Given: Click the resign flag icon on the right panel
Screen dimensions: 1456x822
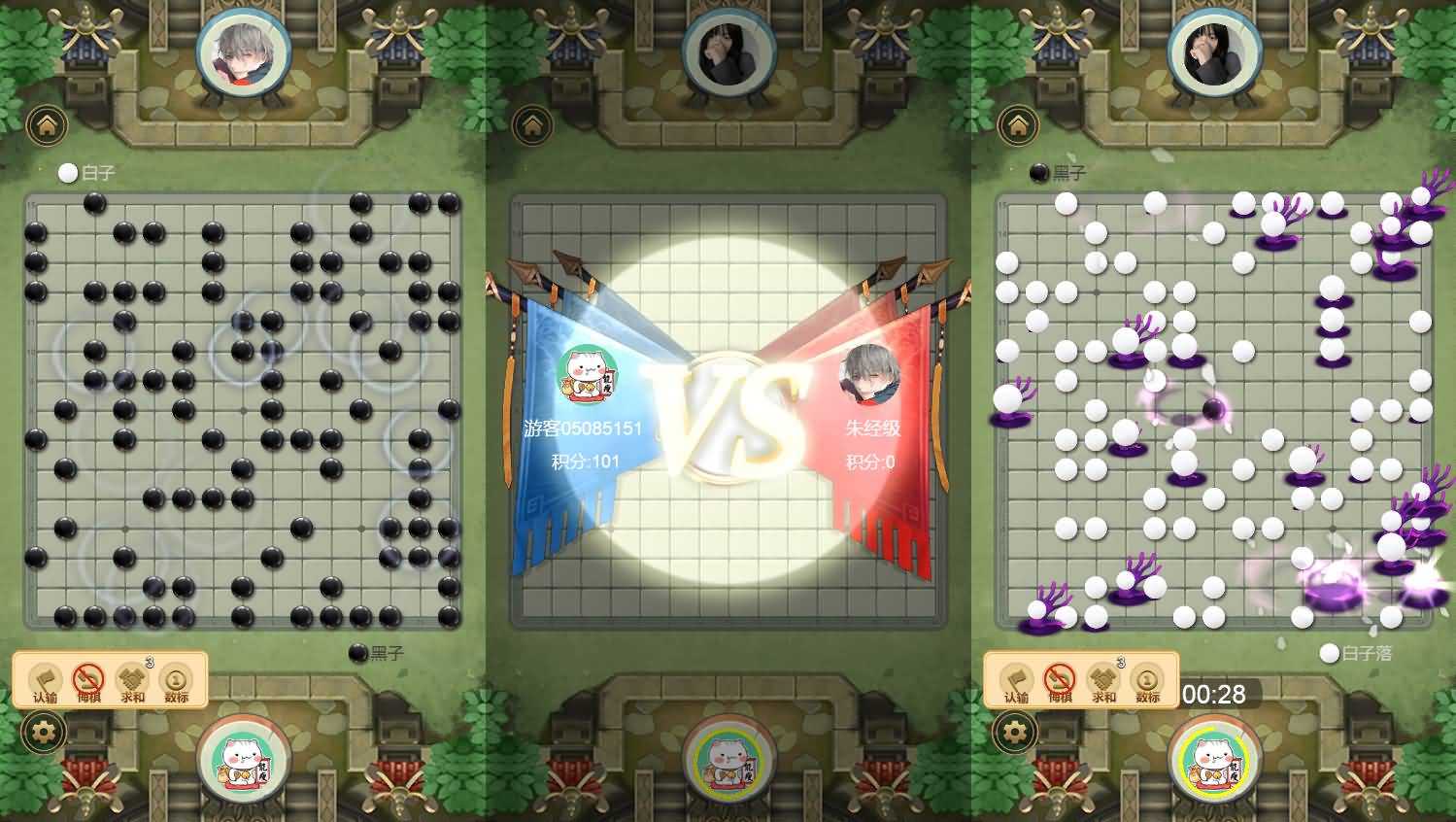Looking at the screenshot, I should click(x=1017, y=680).
